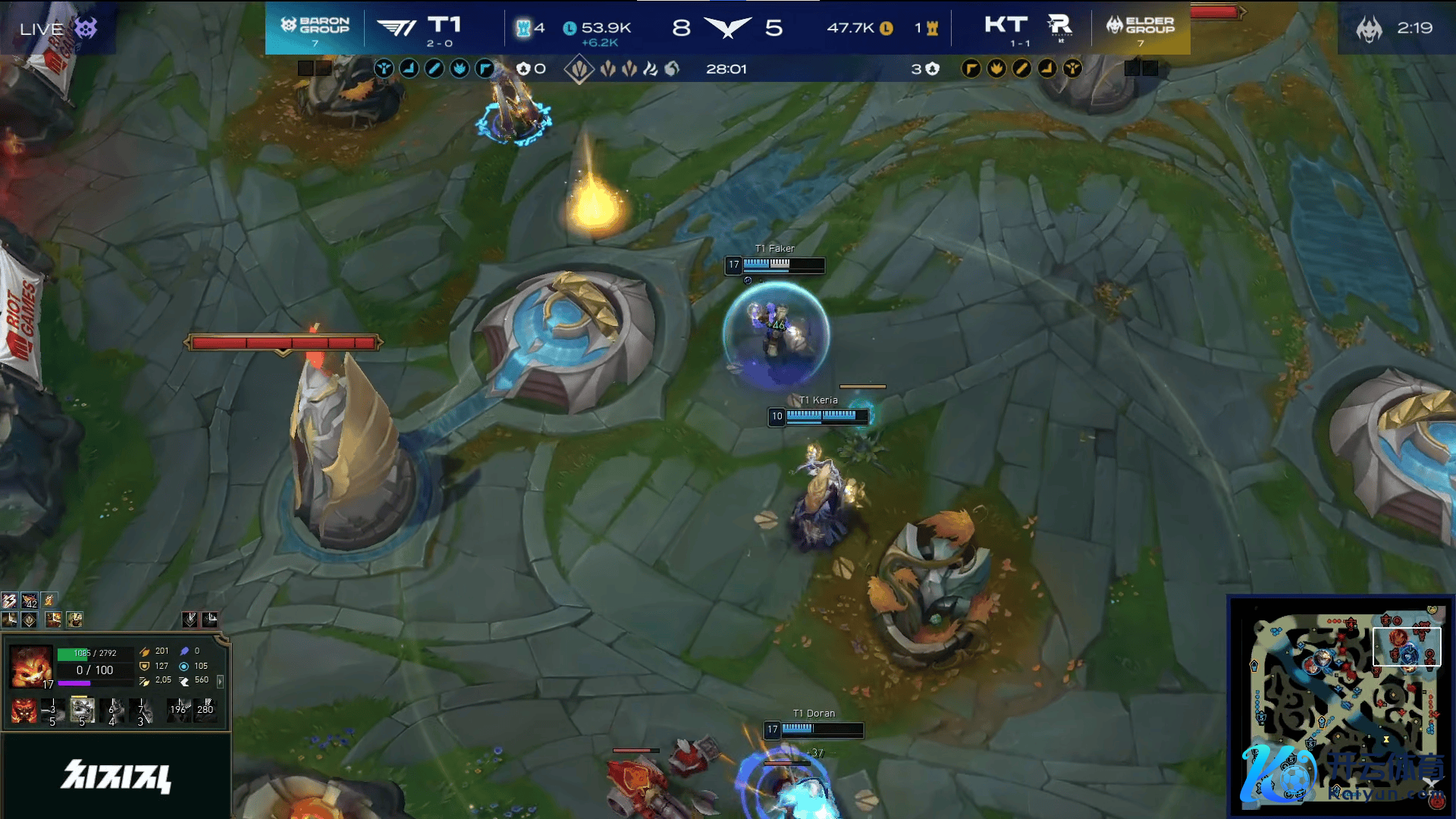Viewport: 1456px width, 819px height.
Task: Click the summoner spell showing 280 cooldown
Action: pyautogui.click(x=205, y=711)
